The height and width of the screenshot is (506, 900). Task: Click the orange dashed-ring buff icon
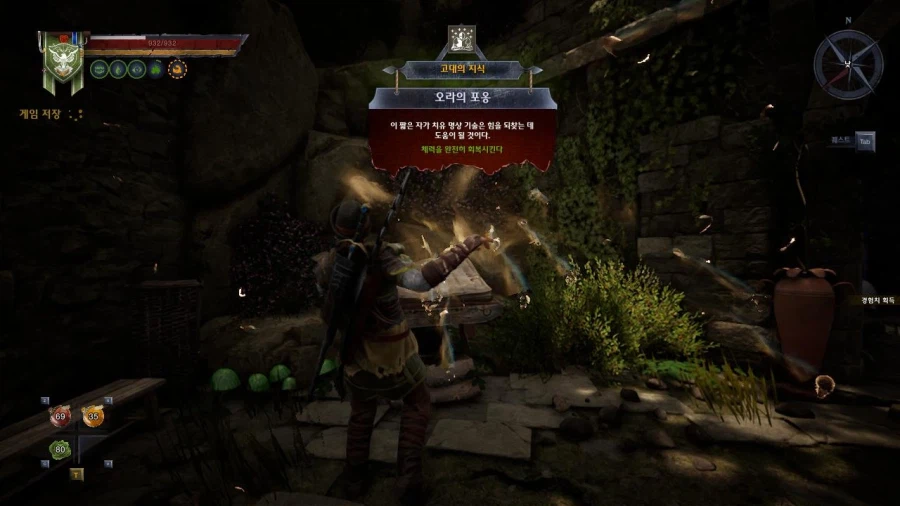pos(178,69)
